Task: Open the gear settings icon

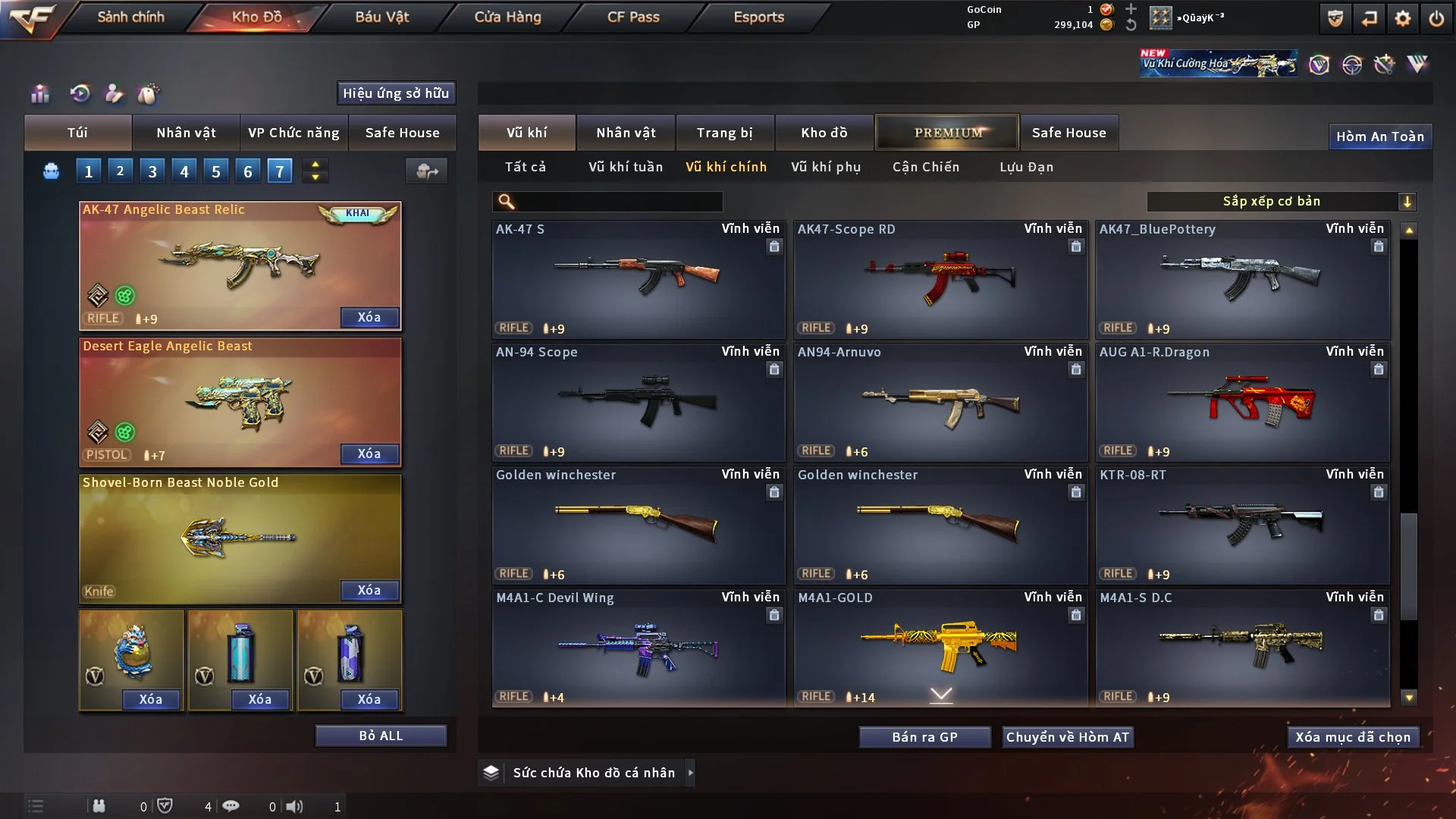Action: [x=1402, y=18]
